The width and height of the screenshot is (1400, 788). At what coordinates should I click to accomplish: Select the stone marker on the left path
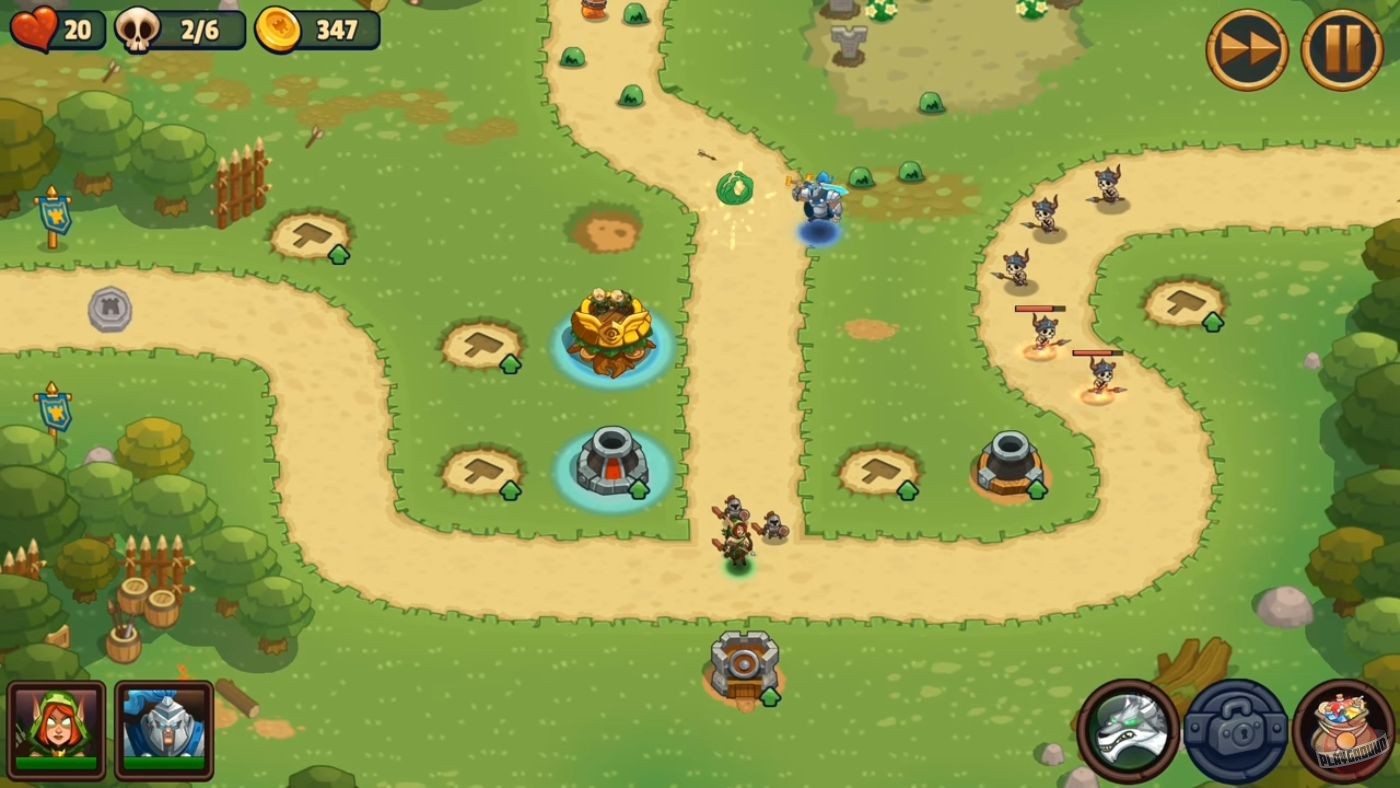coord(110,310)
